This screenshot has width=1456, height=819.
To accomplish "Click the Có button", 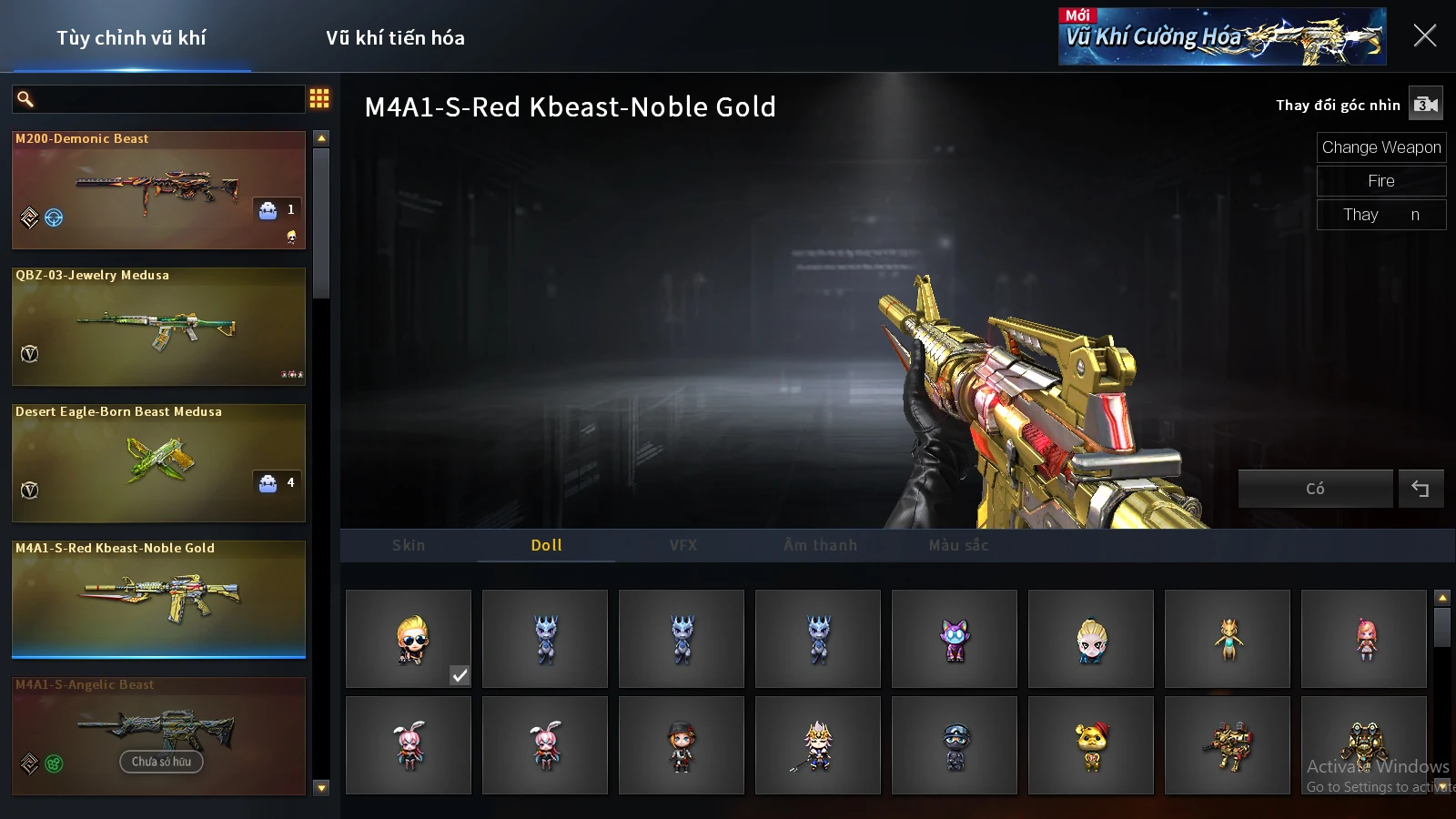I will click(1315, 489).
